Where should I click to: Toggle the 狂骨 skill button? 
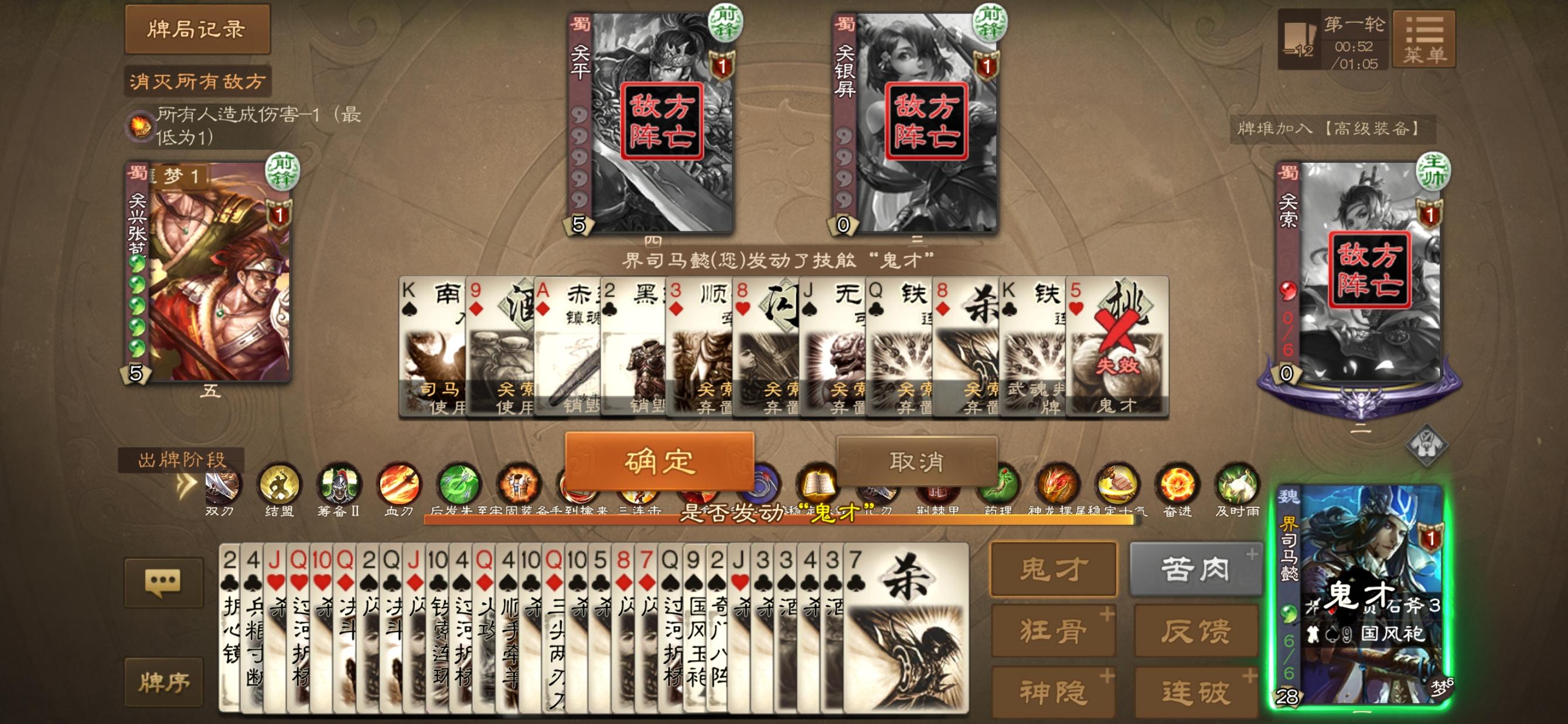click(1053, 631)
